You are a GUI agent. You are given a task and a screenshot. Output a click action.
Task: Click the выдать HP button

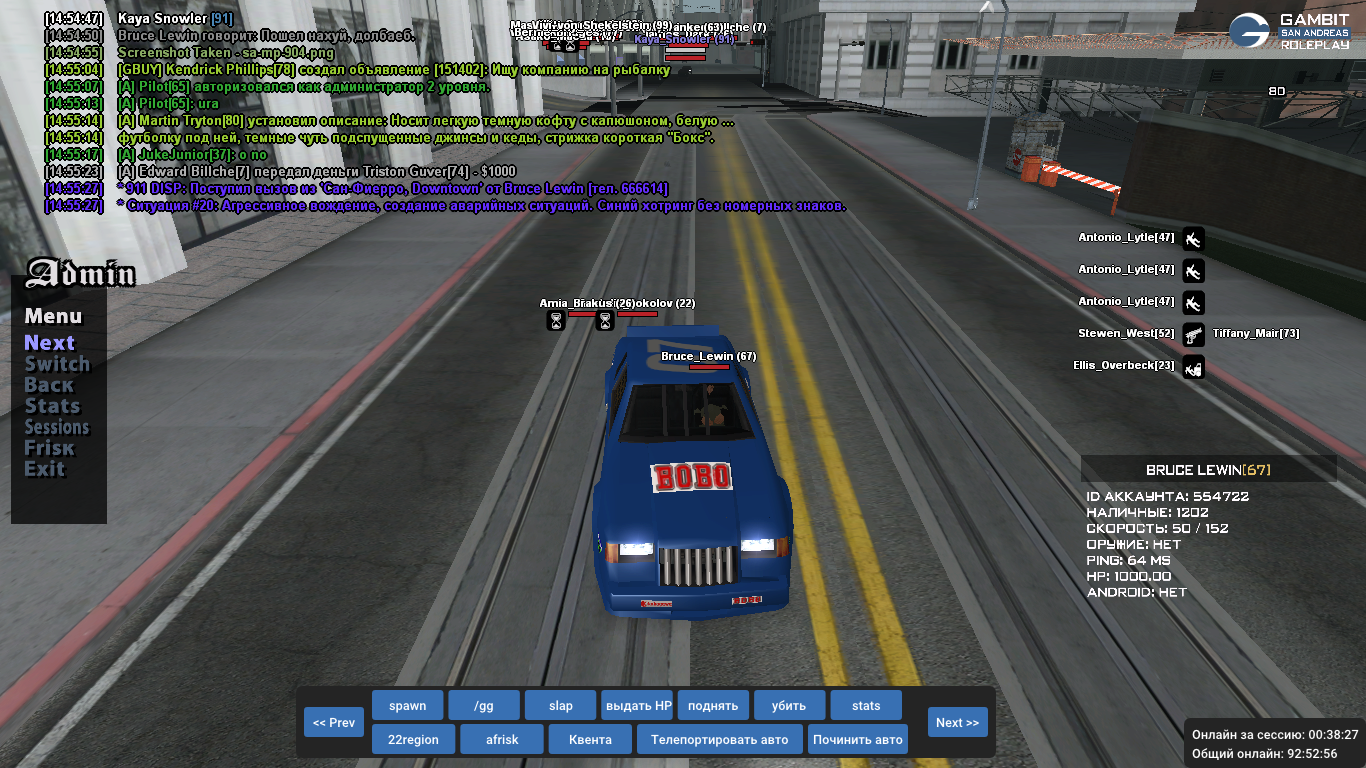click(637, 705)
